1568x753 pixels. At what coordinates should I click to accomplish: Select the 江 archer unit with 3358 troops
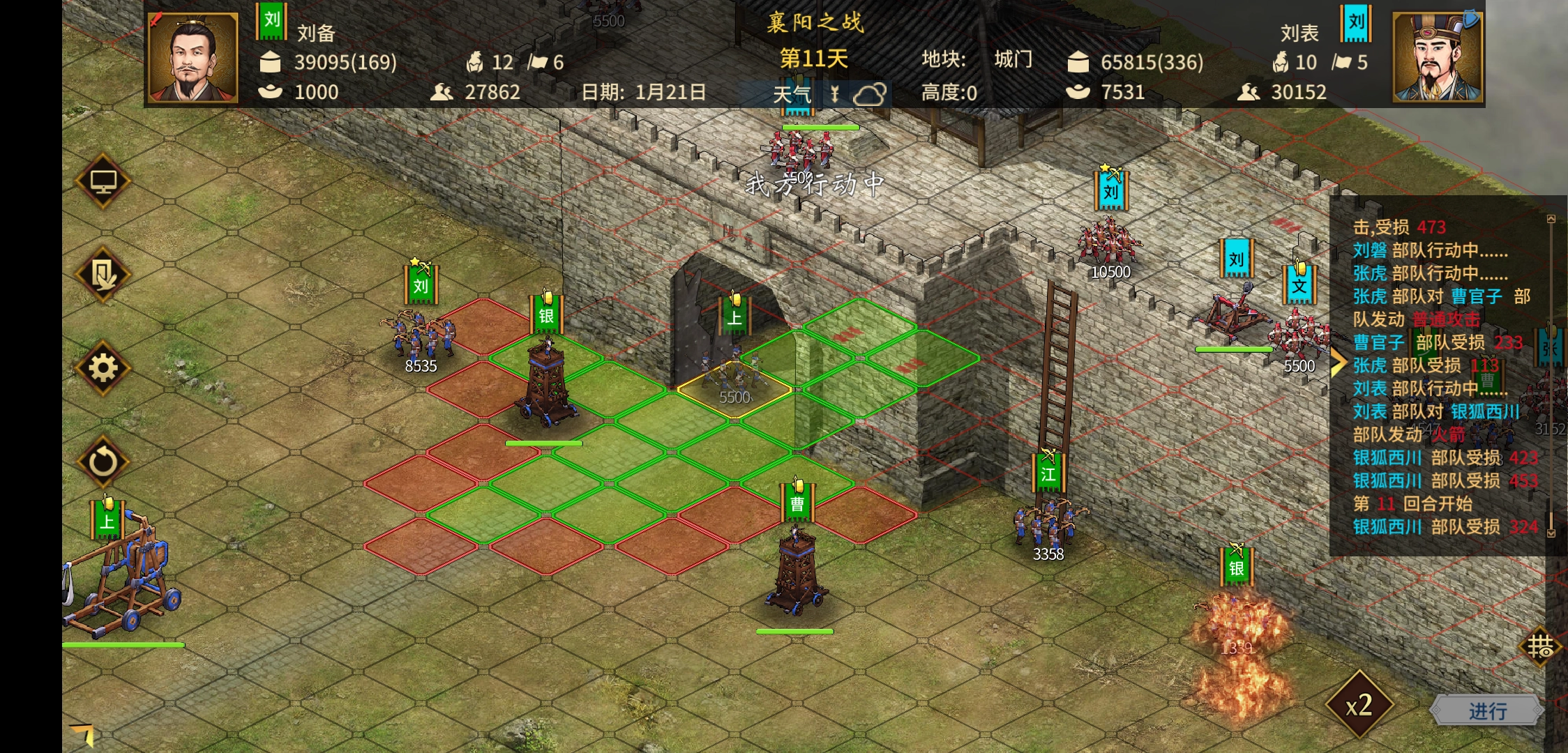click(1048, 523)
